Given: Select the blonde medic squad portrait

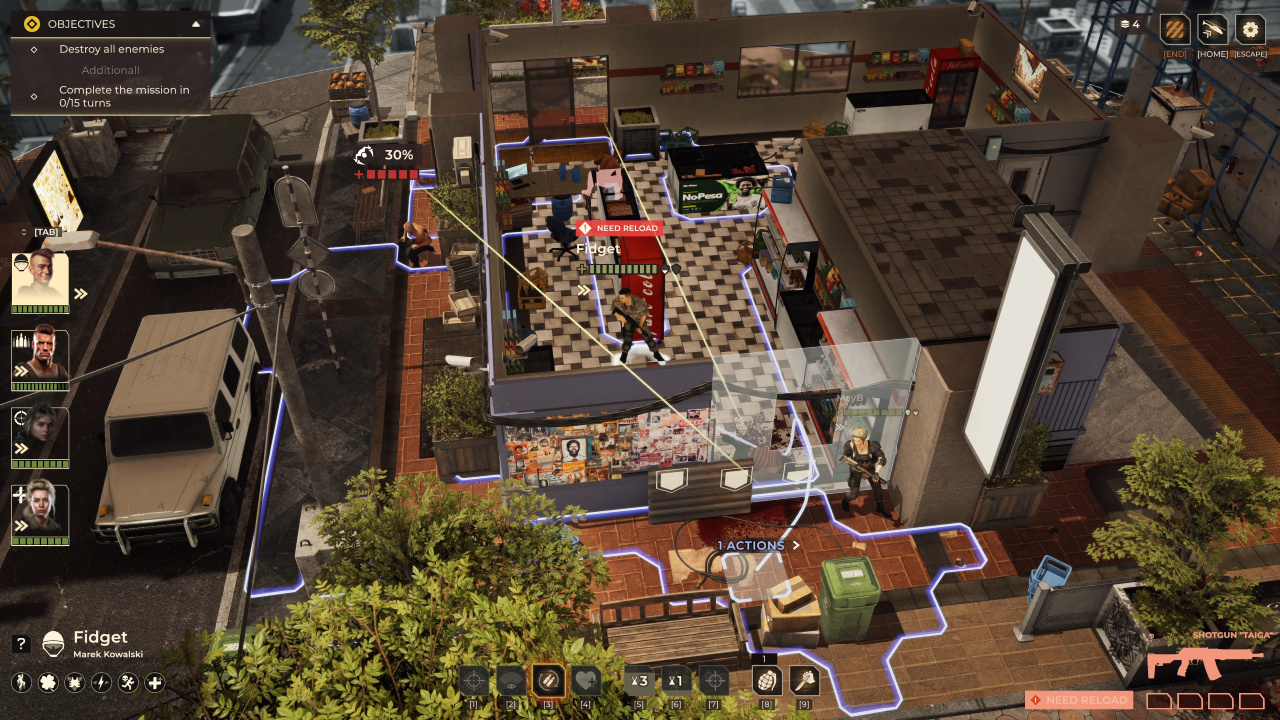Looking at the screenshot, I should click(x=40, y=512).
